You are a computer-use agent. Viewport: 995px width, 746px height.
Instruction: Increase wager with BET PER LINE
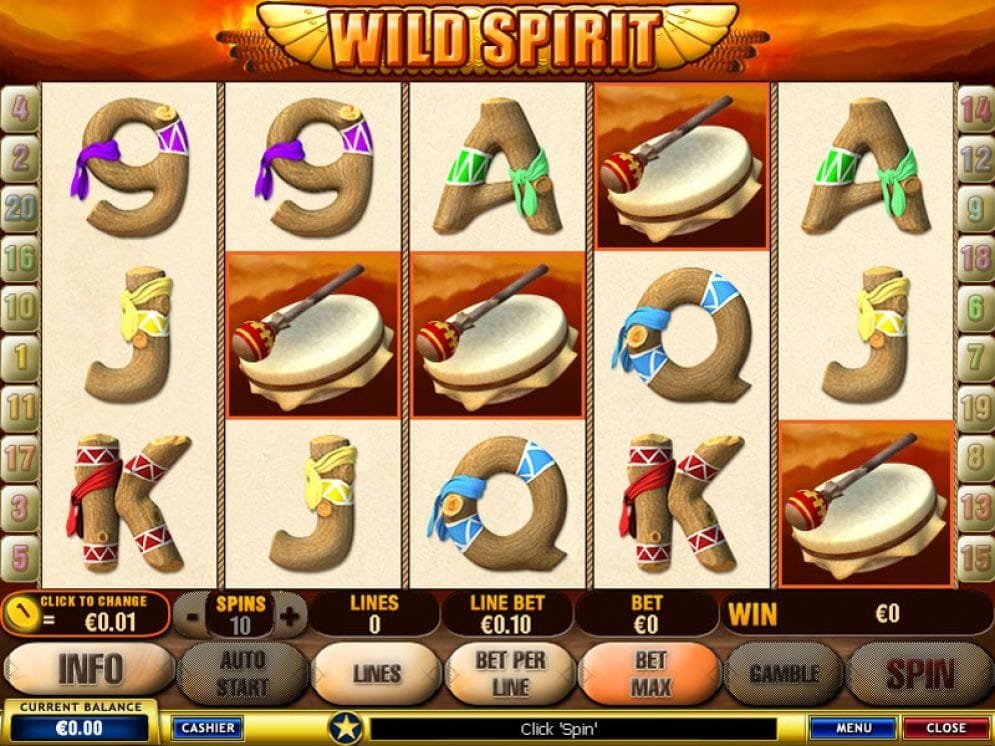tap(510, 674)
